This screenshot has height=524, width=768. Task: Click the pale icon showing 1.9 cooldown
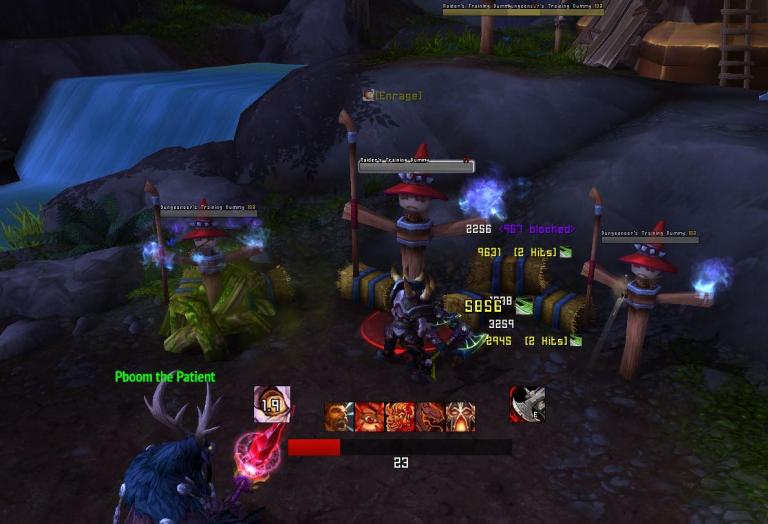(x=272, y=404)
